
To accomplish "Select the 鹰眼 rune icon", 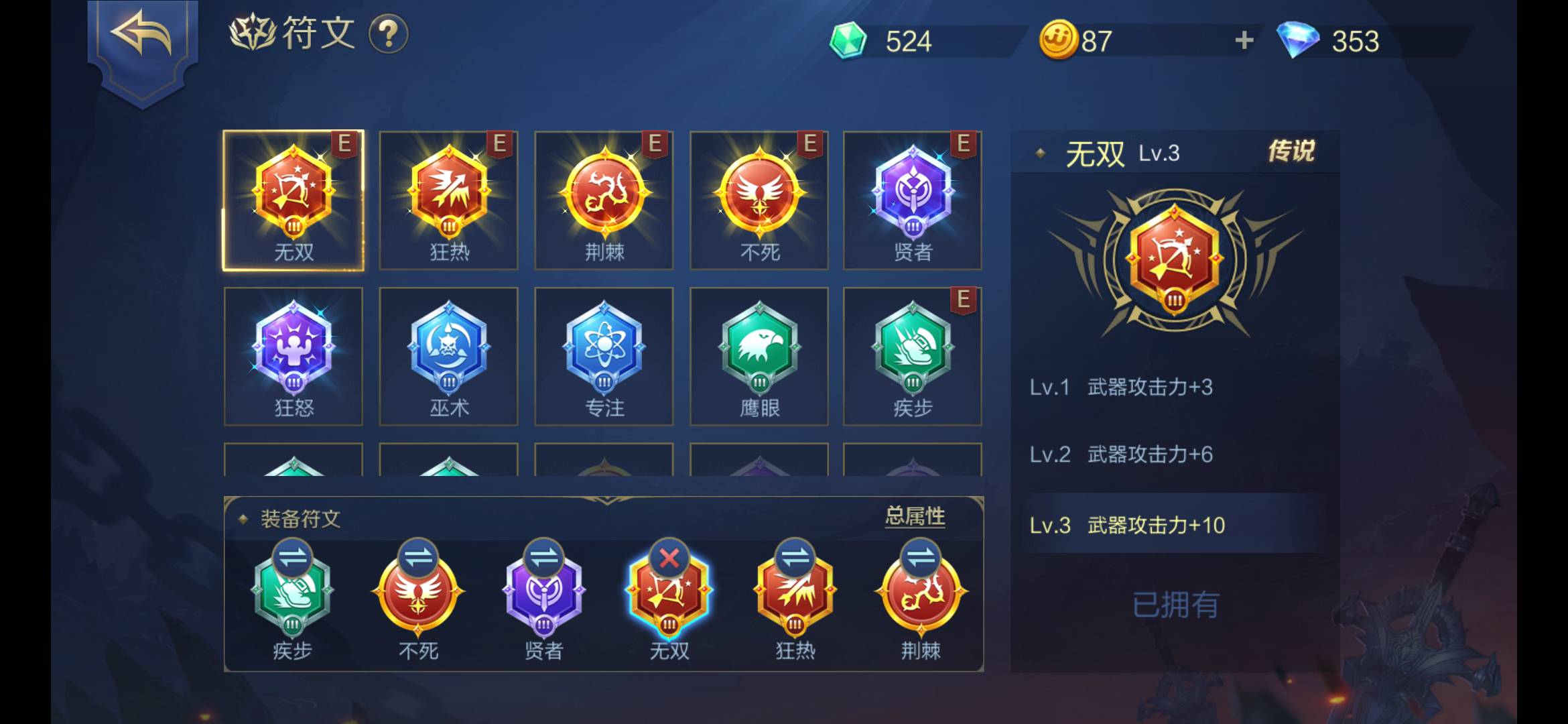I will pos(758,355).
